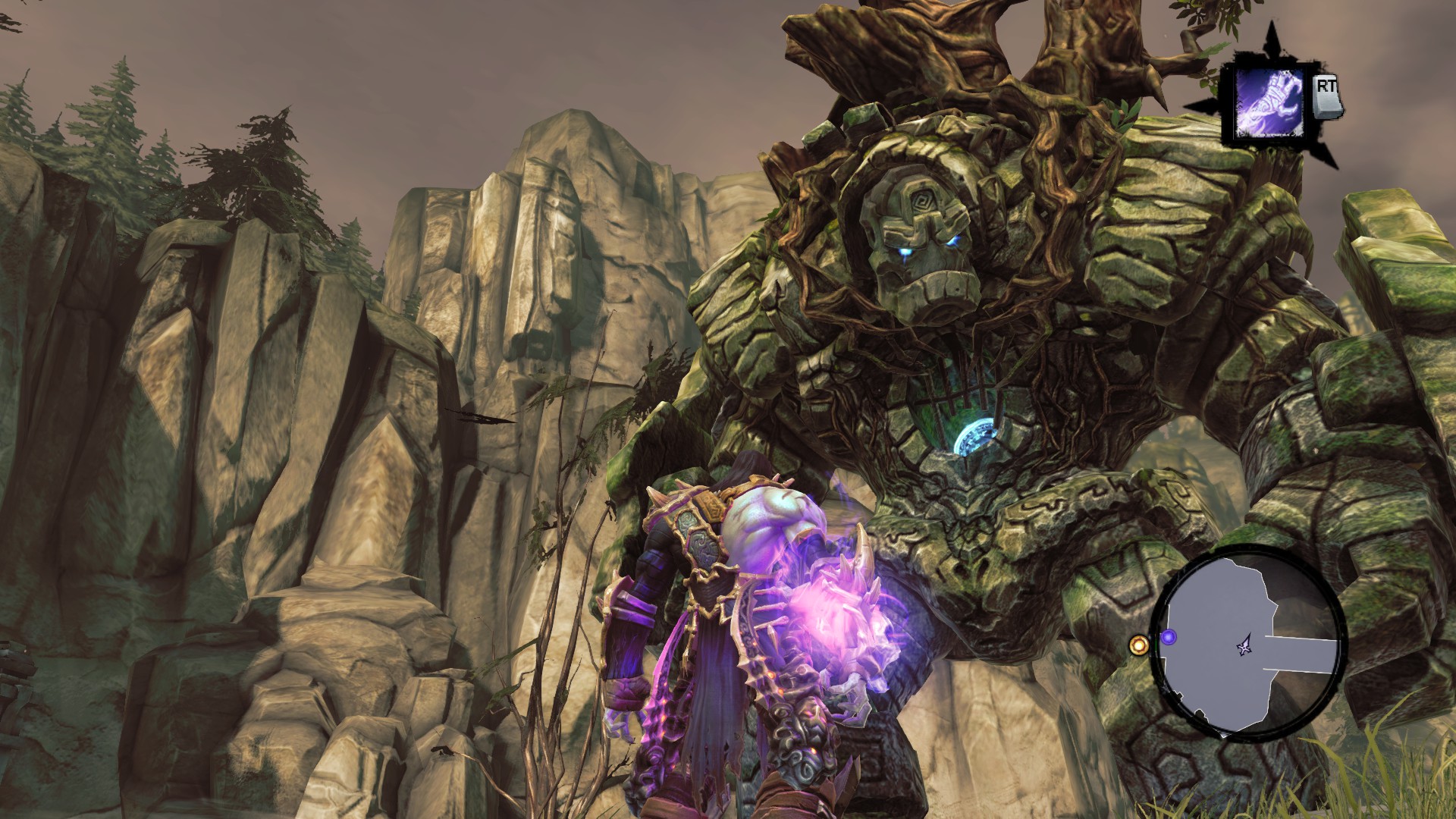The width and height of the screenshot is (1456, 819).
Task: Activate the purple ghostly hand ability icon
Action: pyautogui.click(x=1268, y=105)
